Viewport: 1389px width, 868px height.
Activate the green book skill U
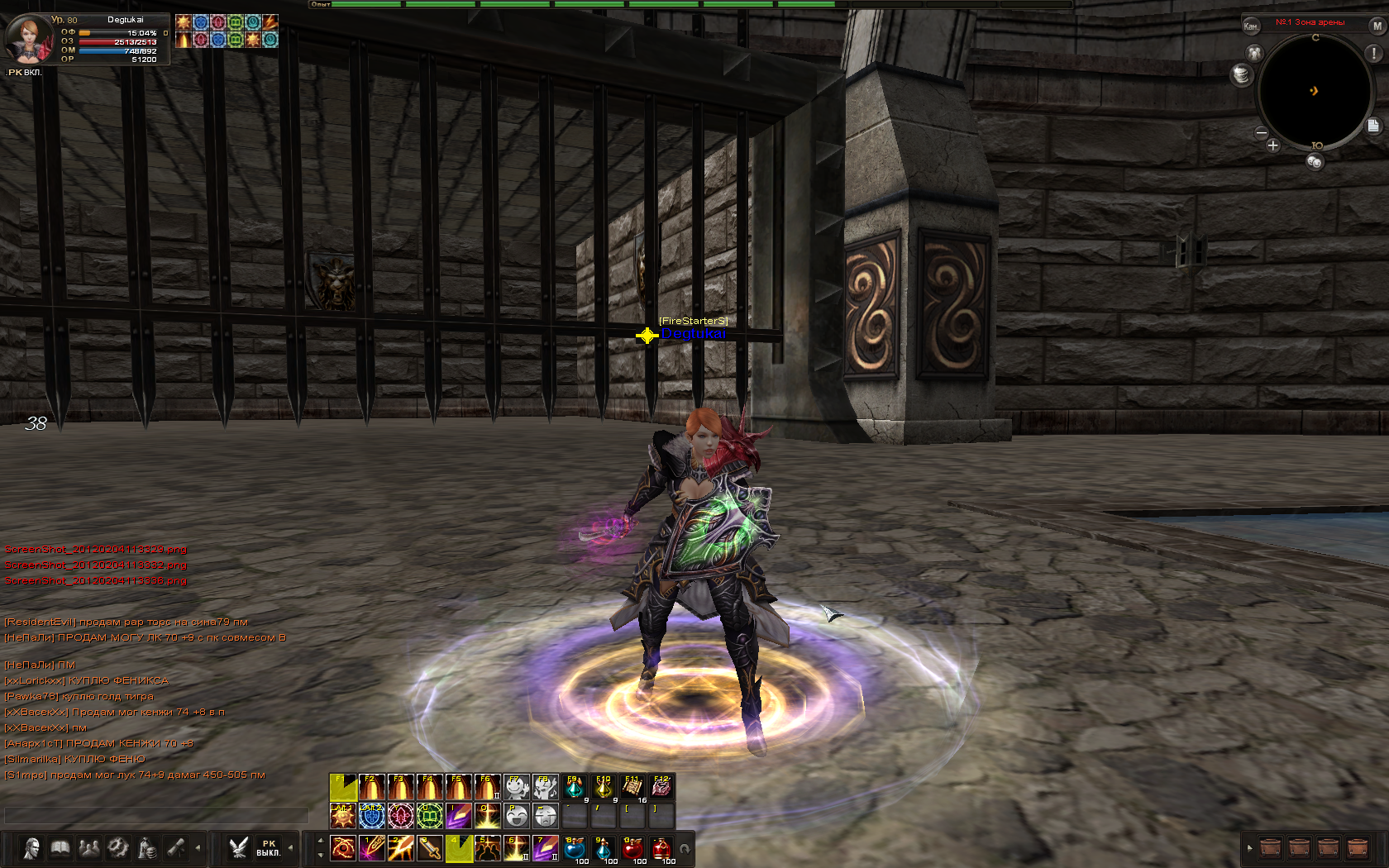430,817
